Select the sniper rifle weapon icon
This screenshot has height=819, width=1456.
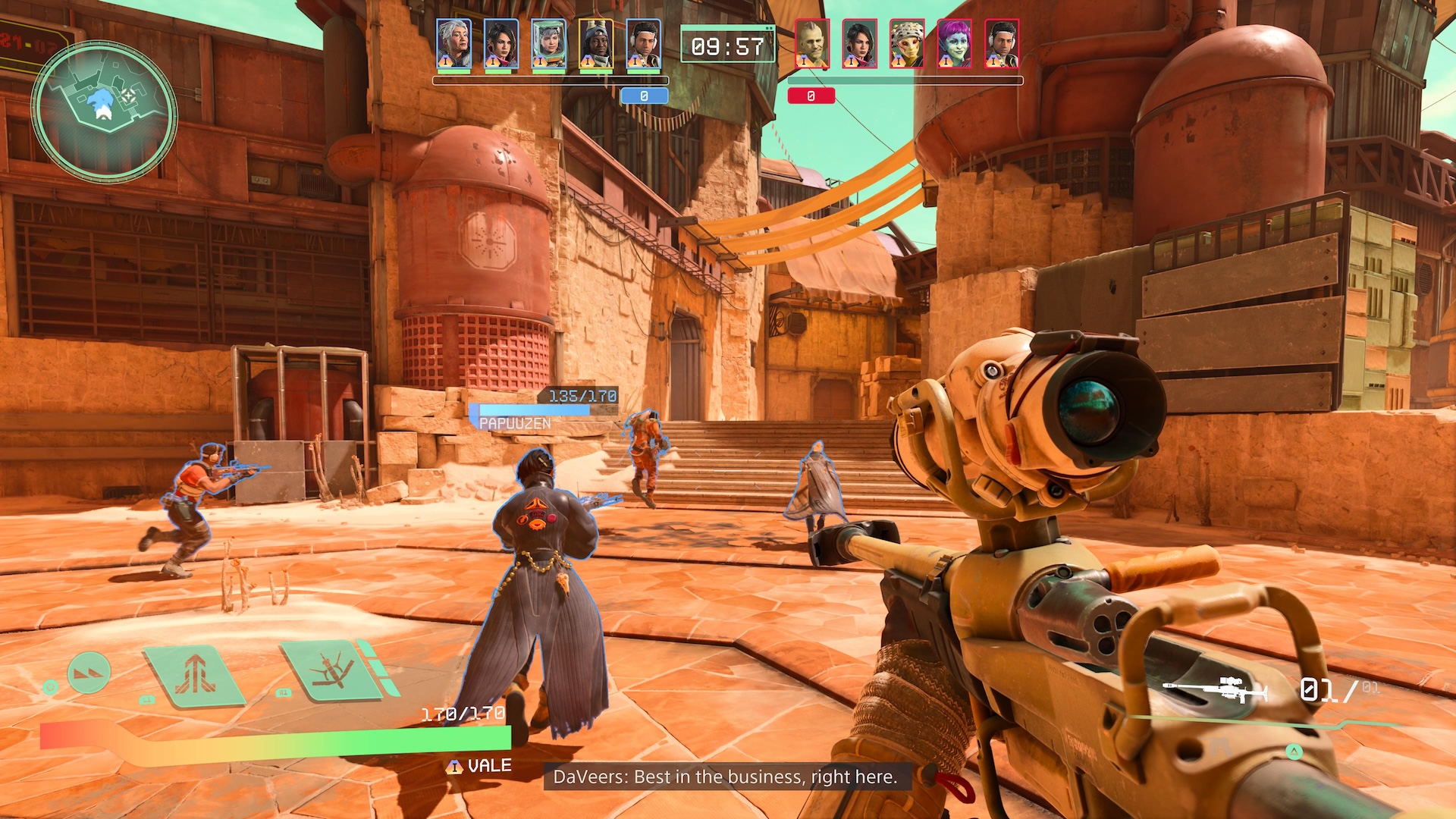[1216, 690]
